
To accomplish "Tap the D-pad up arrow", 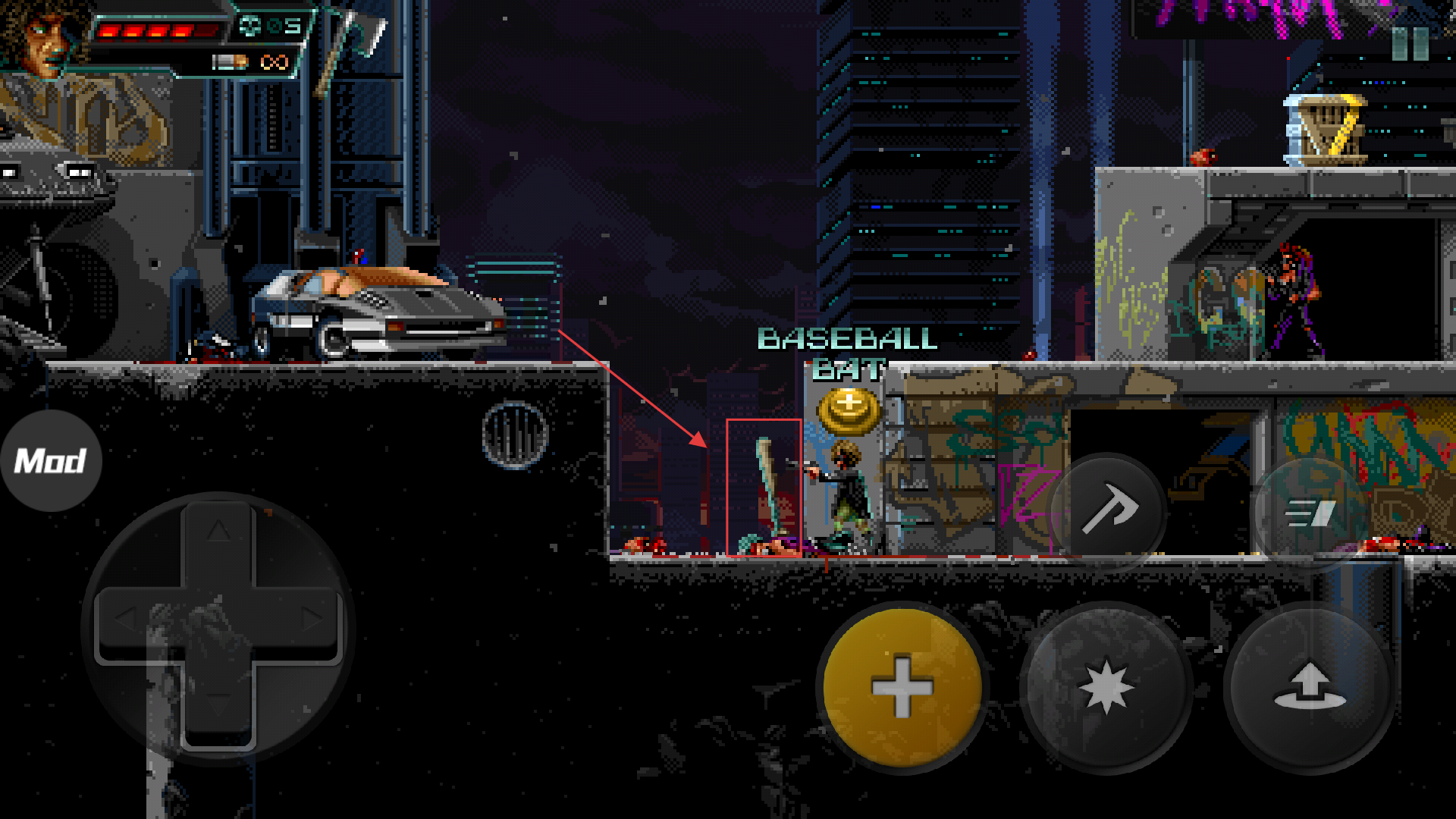I will [218, 530].
